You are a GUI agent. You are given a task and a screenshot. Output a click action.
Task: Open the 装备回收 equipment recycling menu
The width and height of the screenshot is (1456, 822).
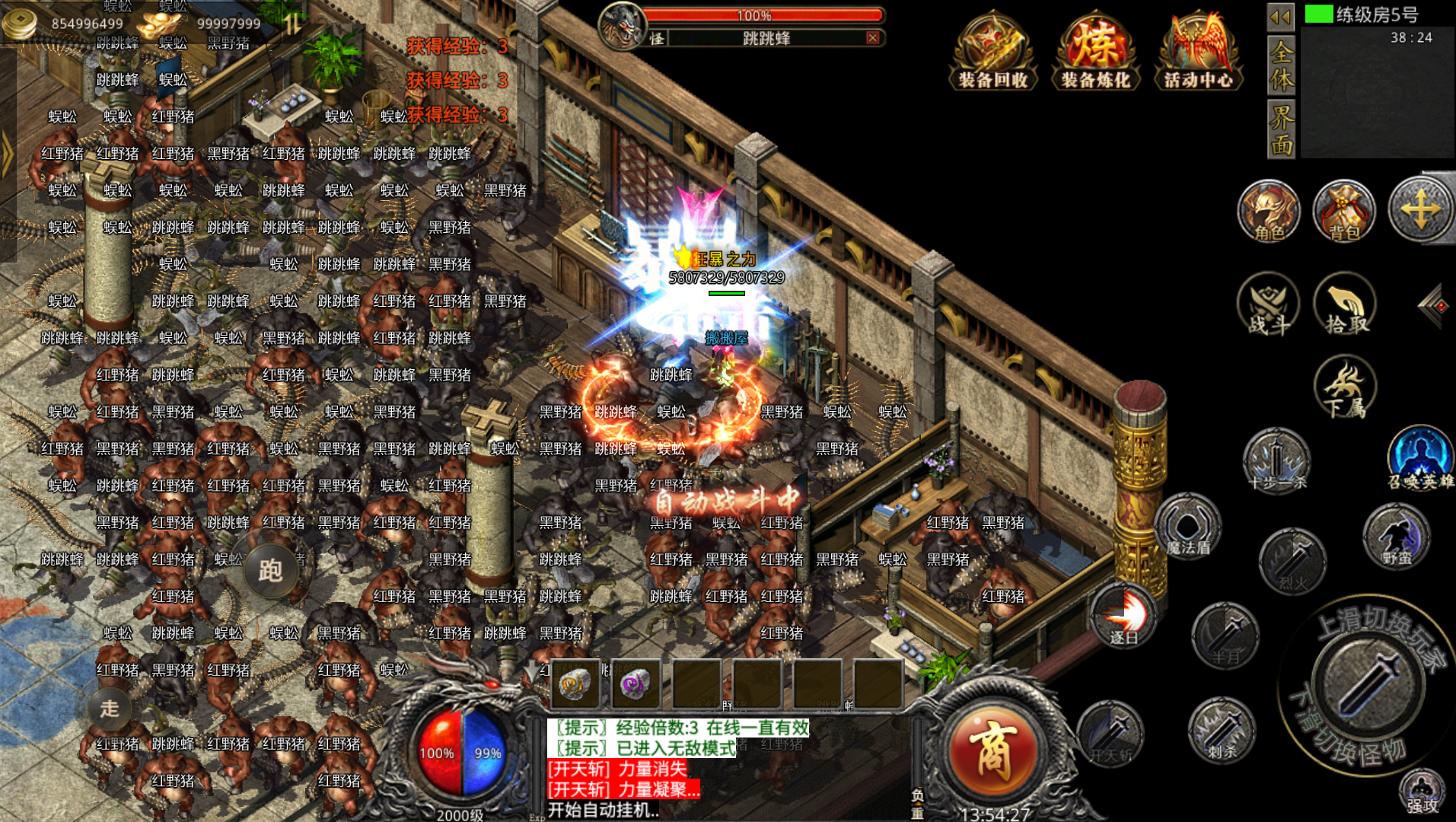coord(992,51)
